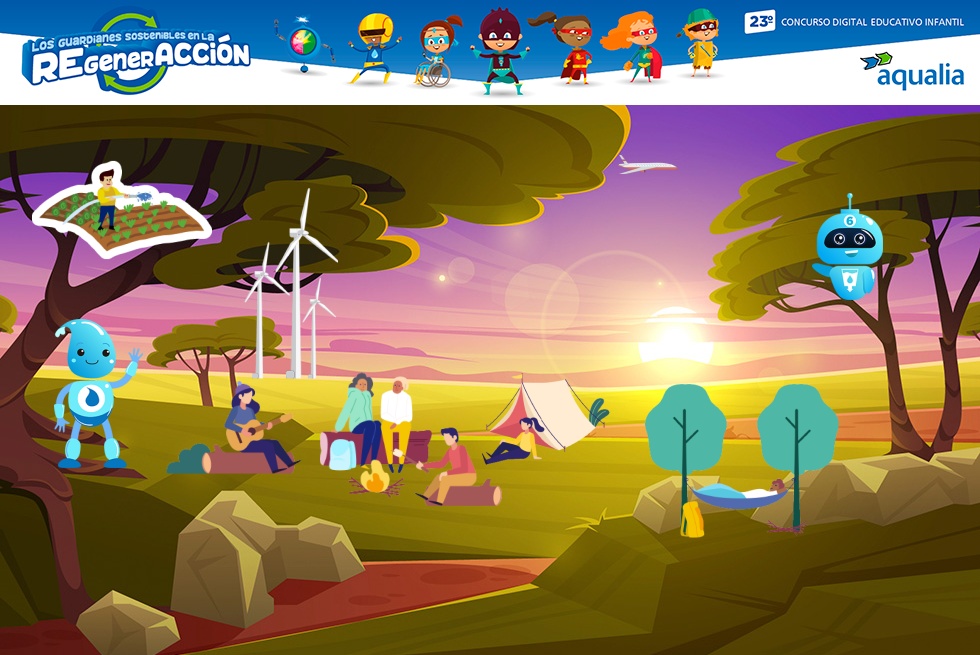Select the white-outlined vegetable garden sticker
The height and width of the screenshot is (655, 980).
tap(121, 212)
